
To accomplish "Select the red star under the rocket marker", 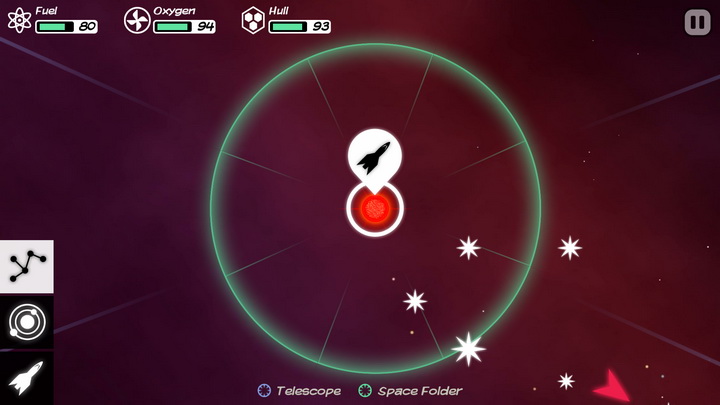I will point(375,209).
